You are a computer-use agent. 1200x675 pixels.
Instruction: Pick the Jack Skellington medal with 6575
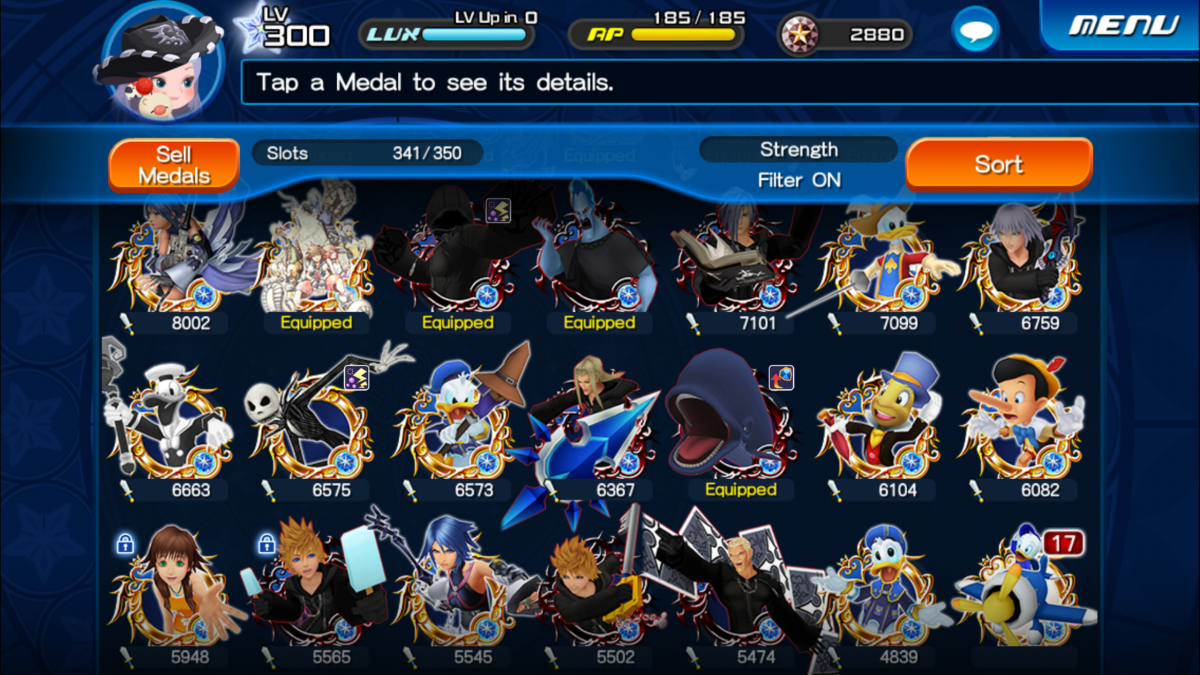point(314,425)
